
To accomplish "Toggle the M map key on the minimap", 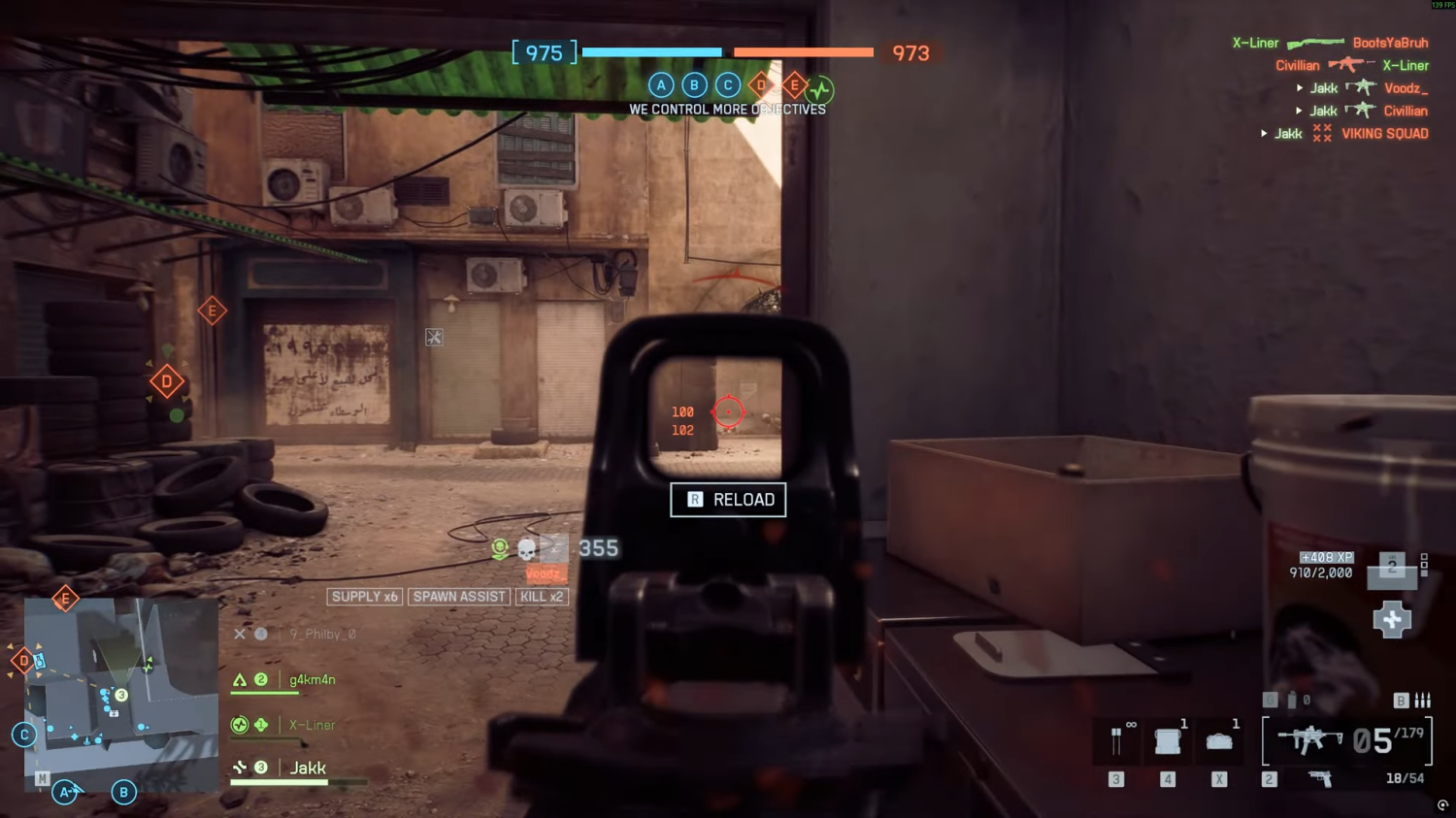I will 41,776.
